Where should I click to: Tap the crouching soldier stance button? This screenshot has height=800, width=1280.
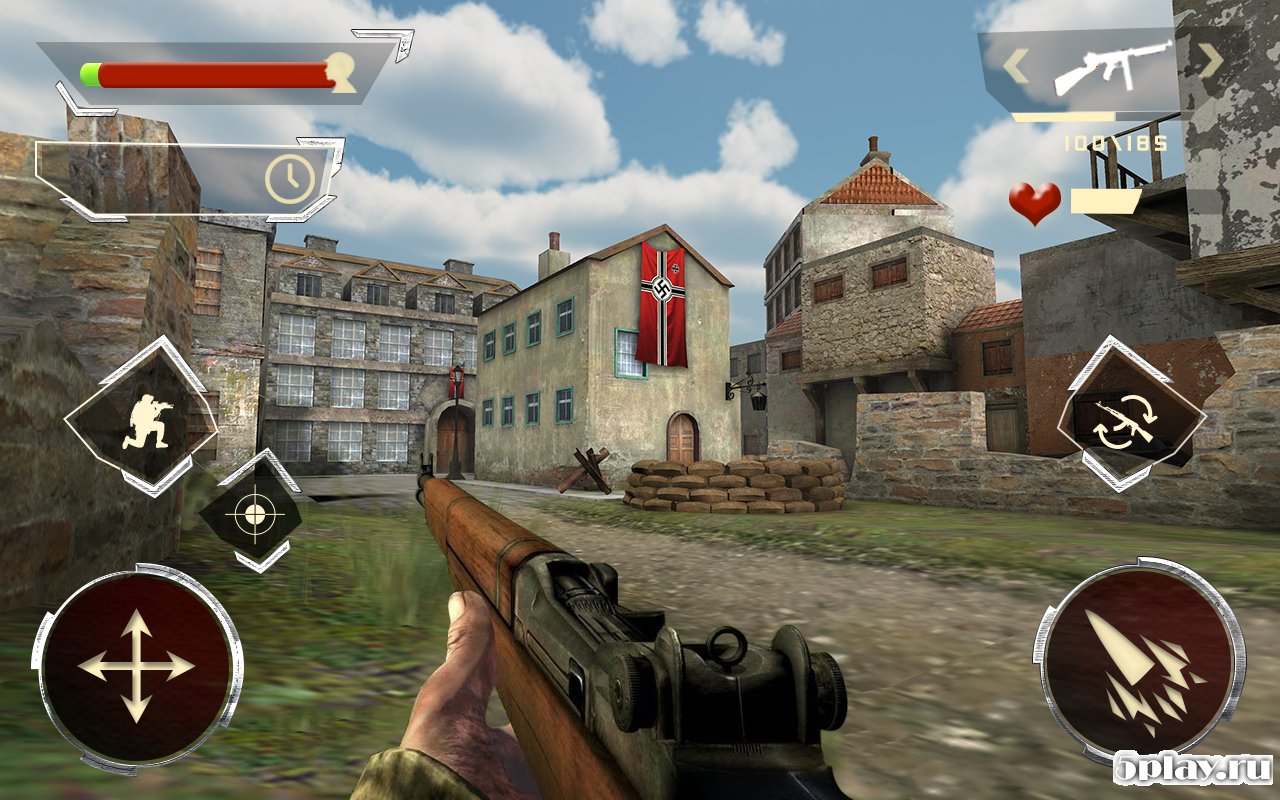click(141, 417)
